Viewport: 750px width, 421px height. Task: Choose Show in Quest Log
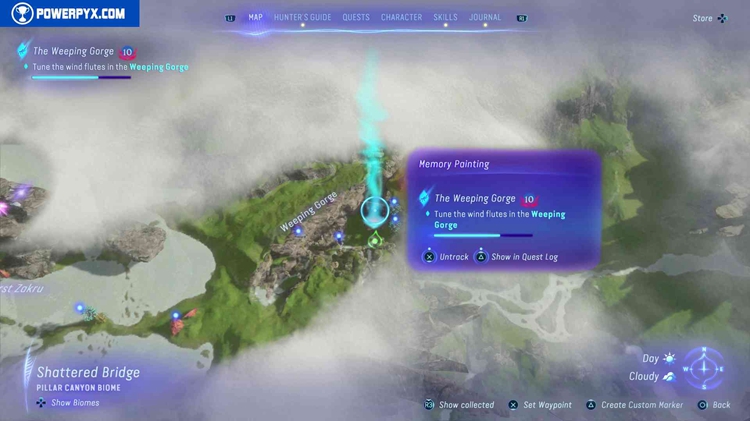point(522,257)
